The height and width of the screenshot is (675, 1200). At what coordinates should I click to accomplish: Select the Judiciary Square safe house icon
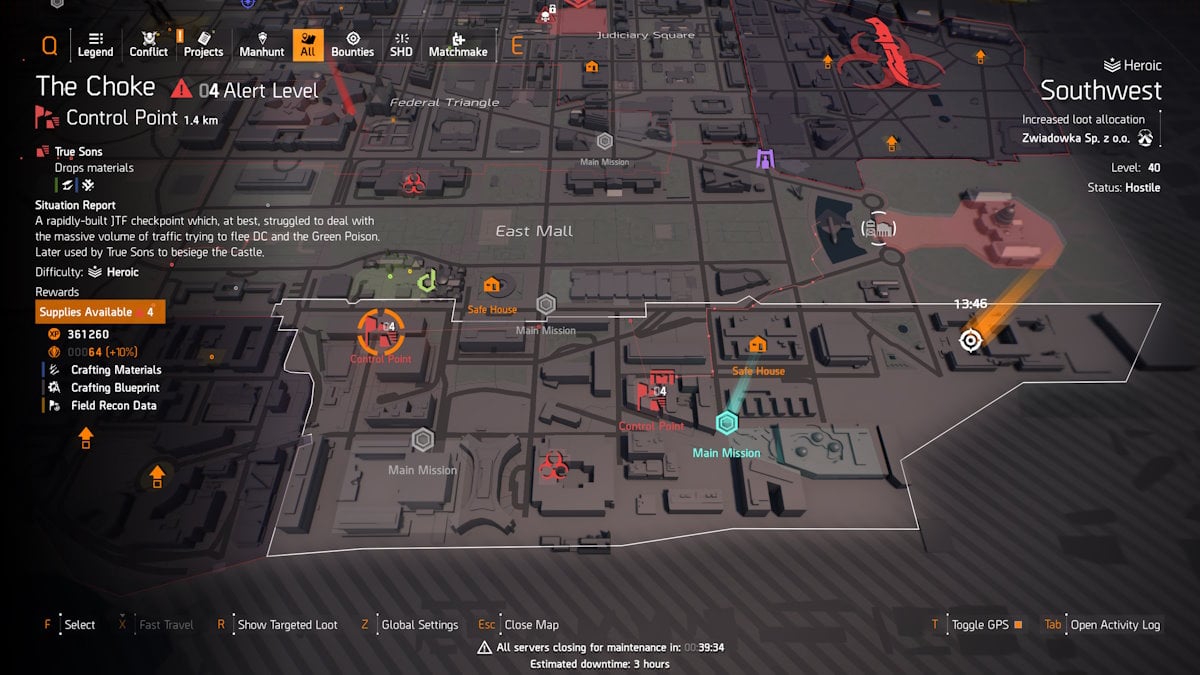click(592, 67)
